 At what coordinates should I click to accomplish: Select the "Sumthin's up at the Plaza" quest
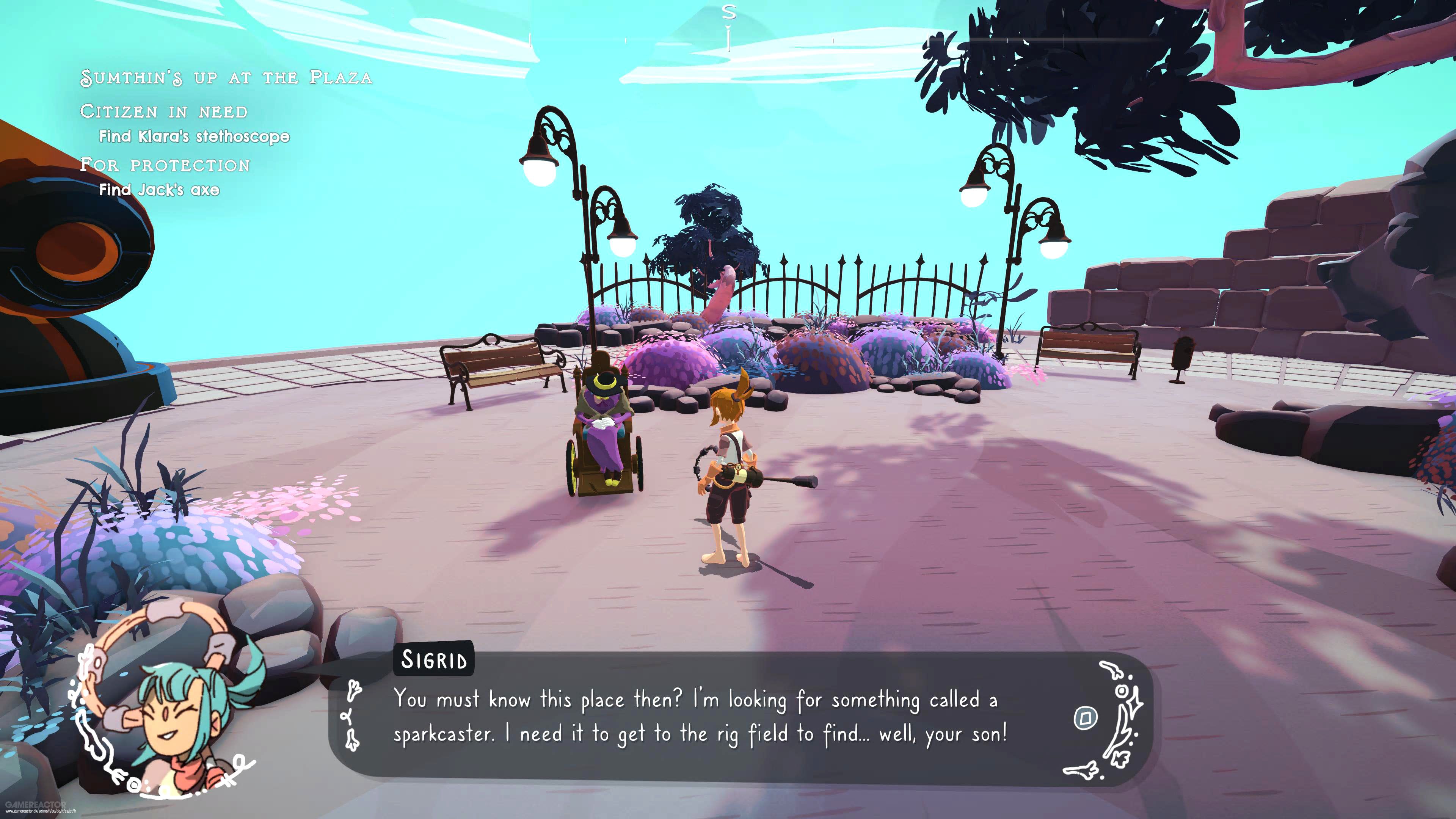[x=226, y=77]
